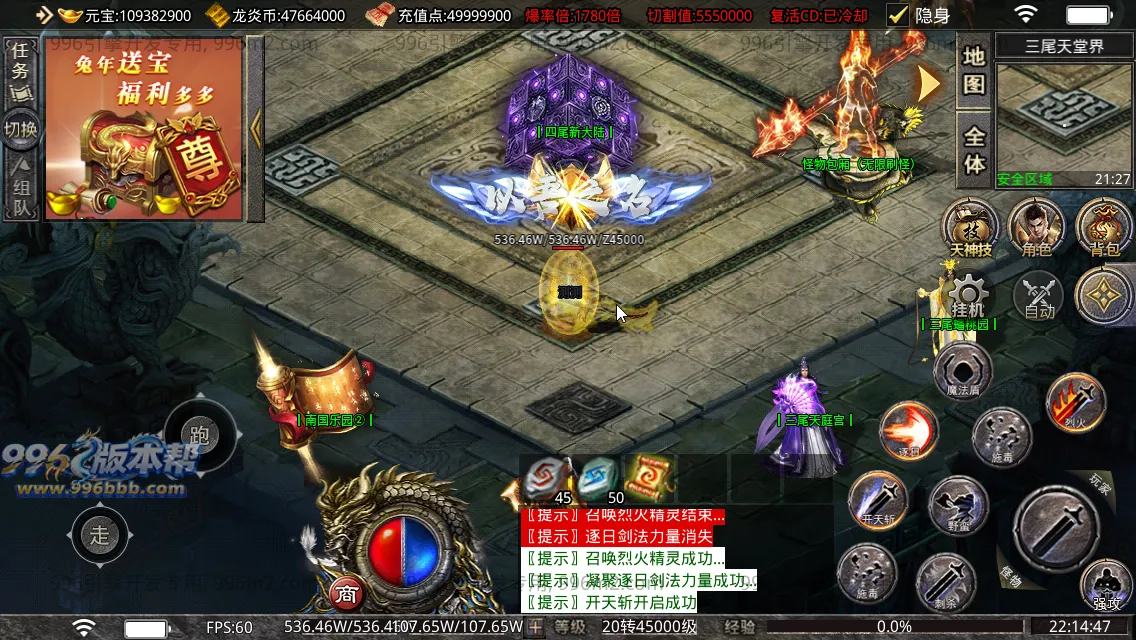
Task: Toggle the 隐身 stealth checkbox
Action: (x=898, y=15)
